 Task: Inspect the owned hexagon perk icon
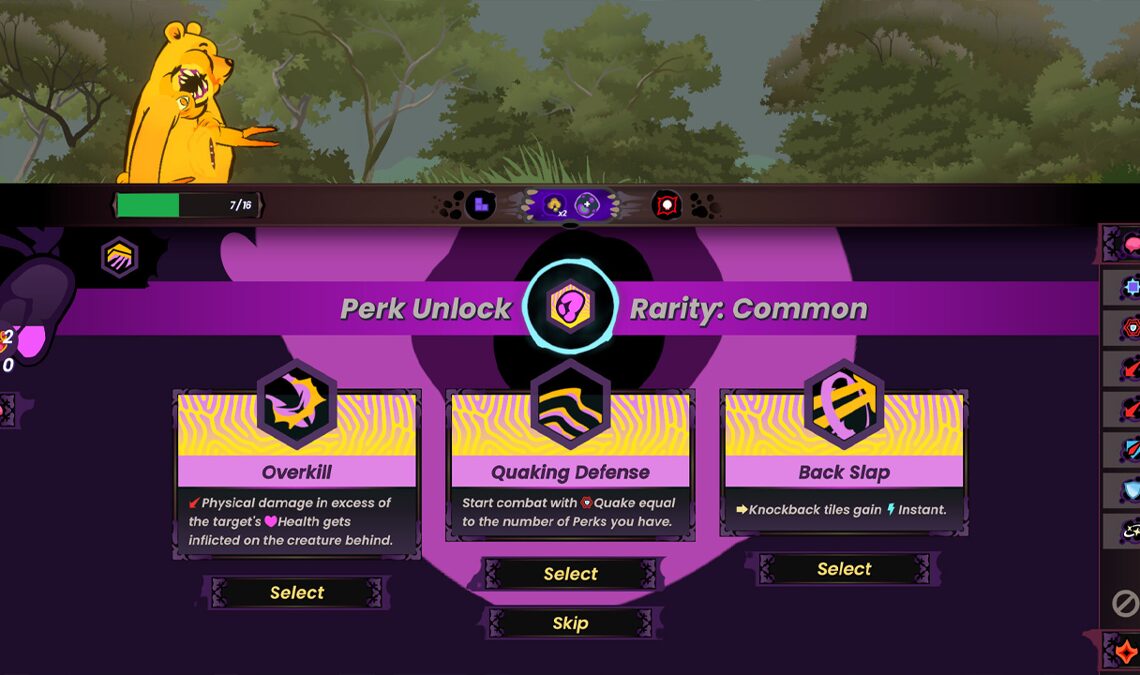(120, 257)
